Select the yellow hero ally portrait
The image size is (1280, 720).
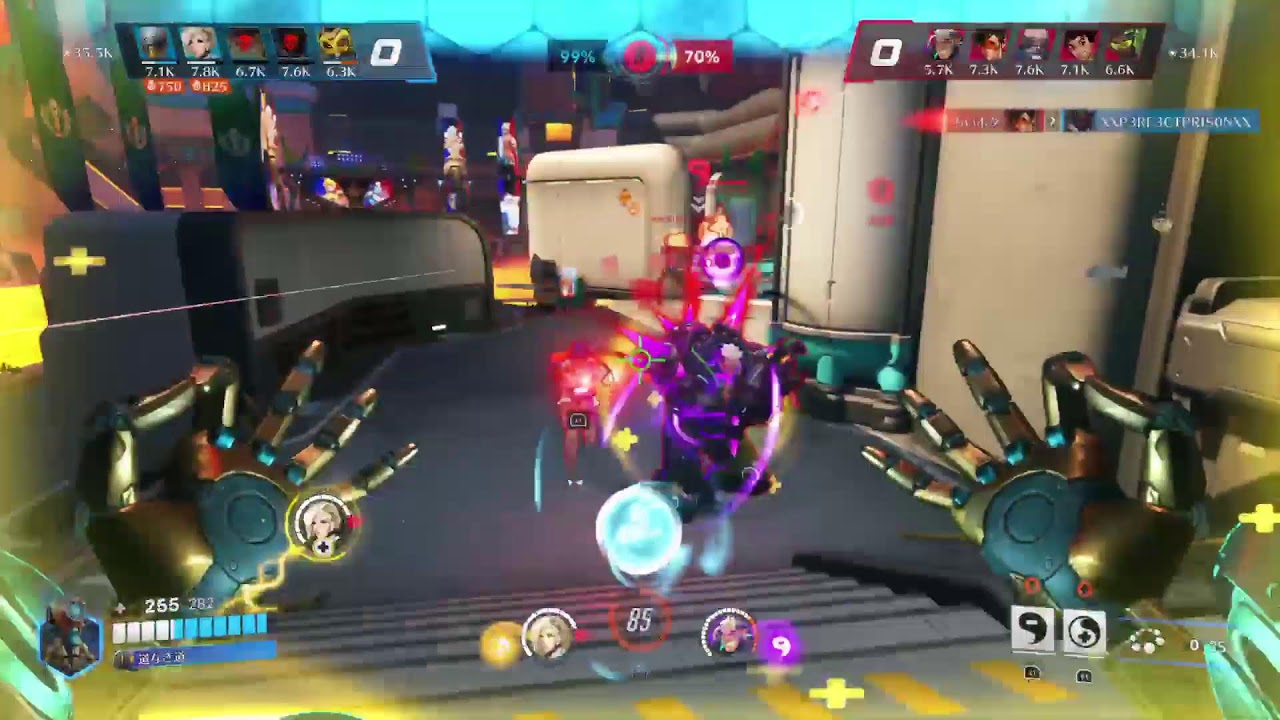pyautogui.click(x=337, y=44)
